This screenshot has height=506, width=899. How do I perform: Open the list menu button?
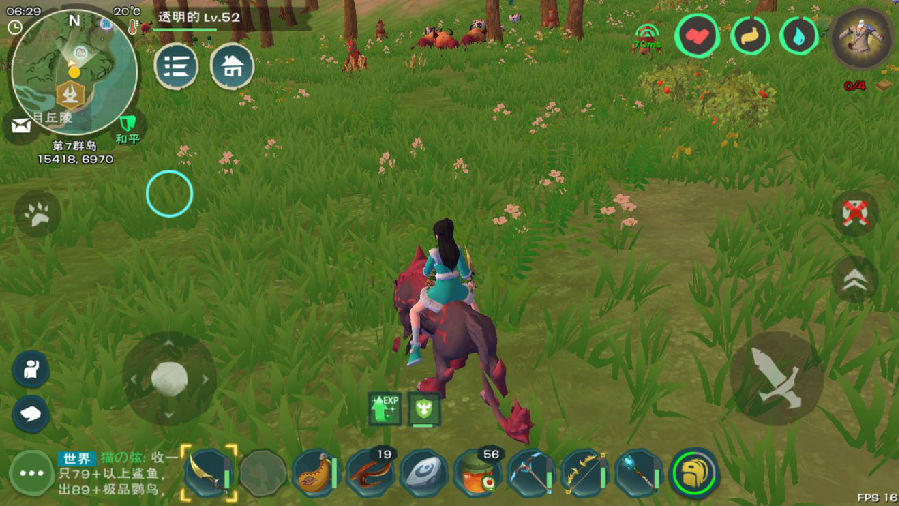pyautogui.click(x=175, y=66)
